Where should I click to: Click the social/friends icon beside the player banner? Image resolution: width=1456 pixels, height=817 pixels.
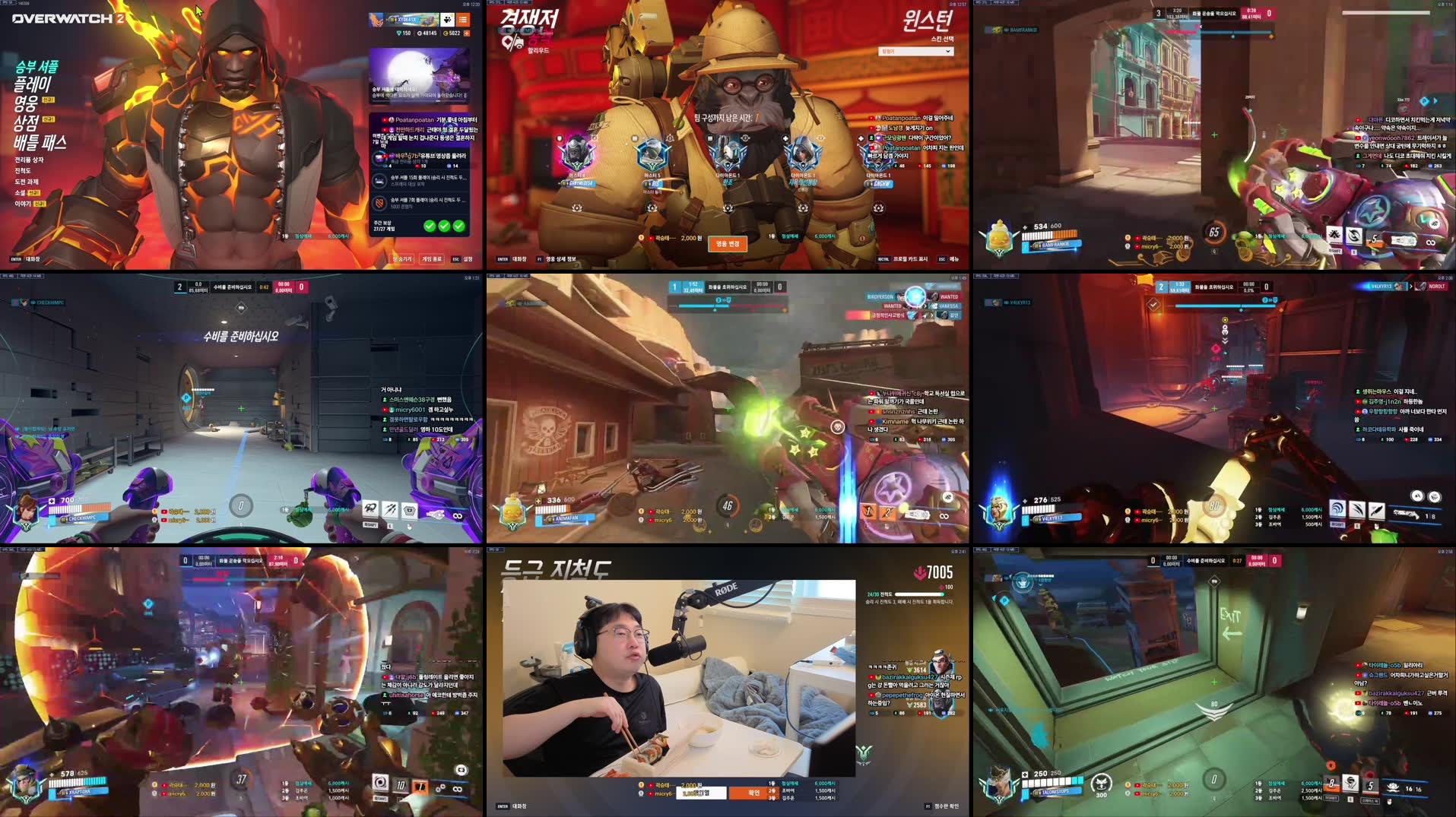tap(447, 20)
